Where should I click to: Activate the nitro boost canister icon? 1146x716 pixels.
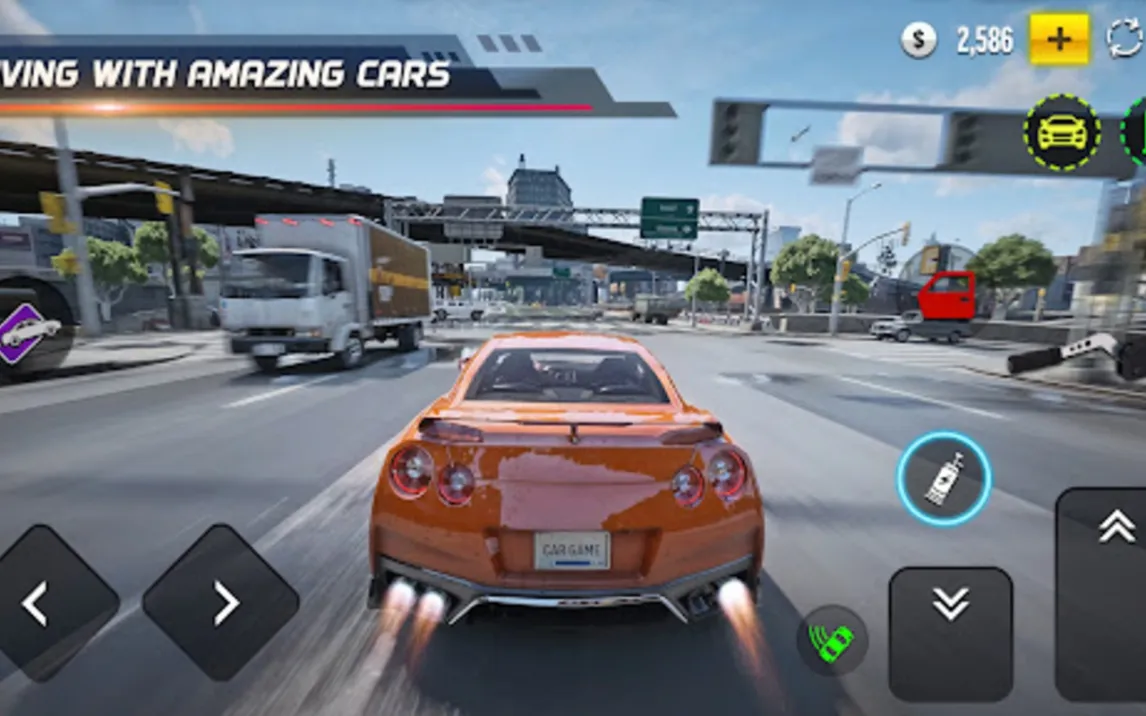pyautogui.click(x=944, y=479)
